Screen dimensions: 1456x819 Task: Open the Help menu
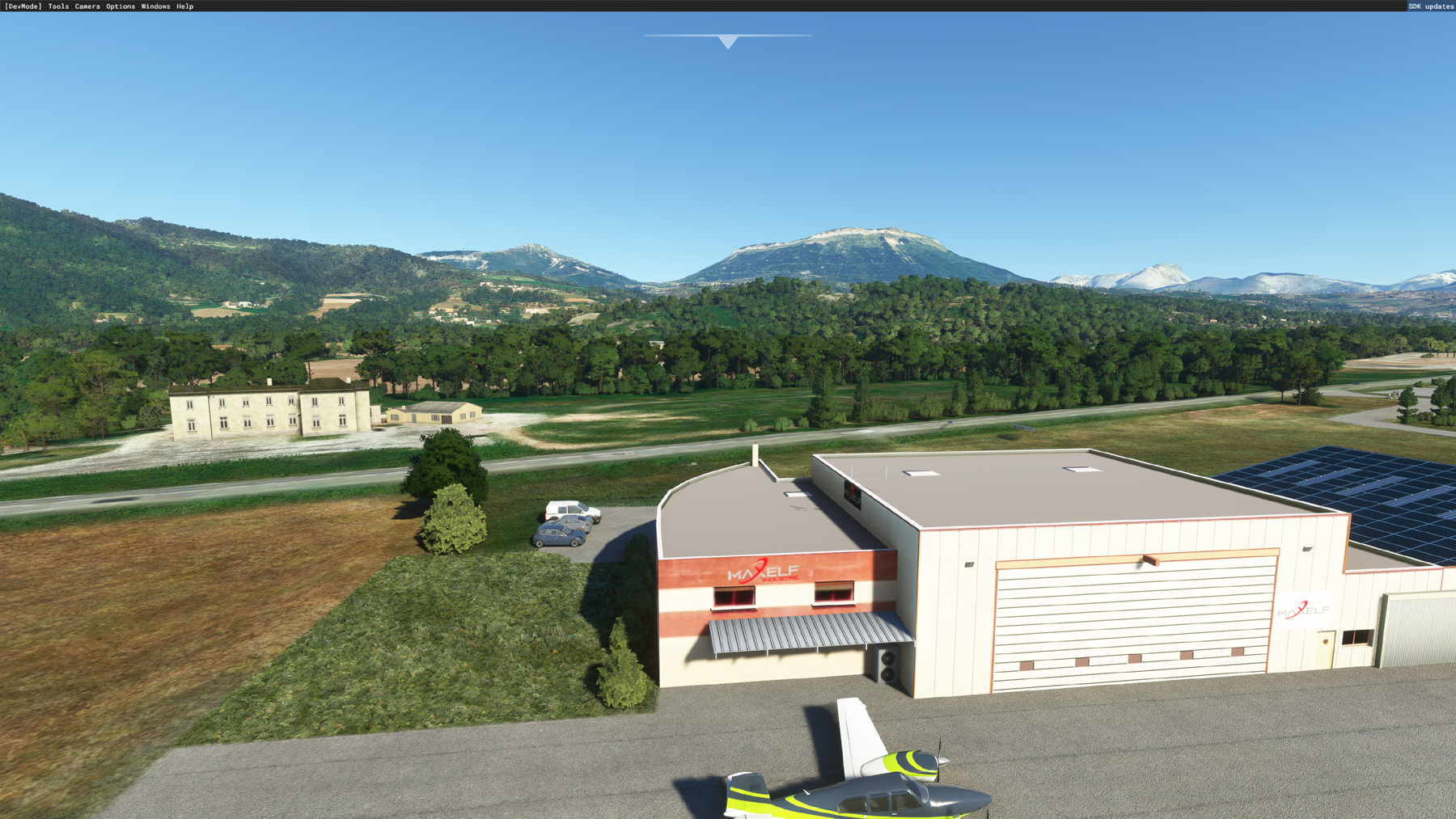click(x=185, y=6)
